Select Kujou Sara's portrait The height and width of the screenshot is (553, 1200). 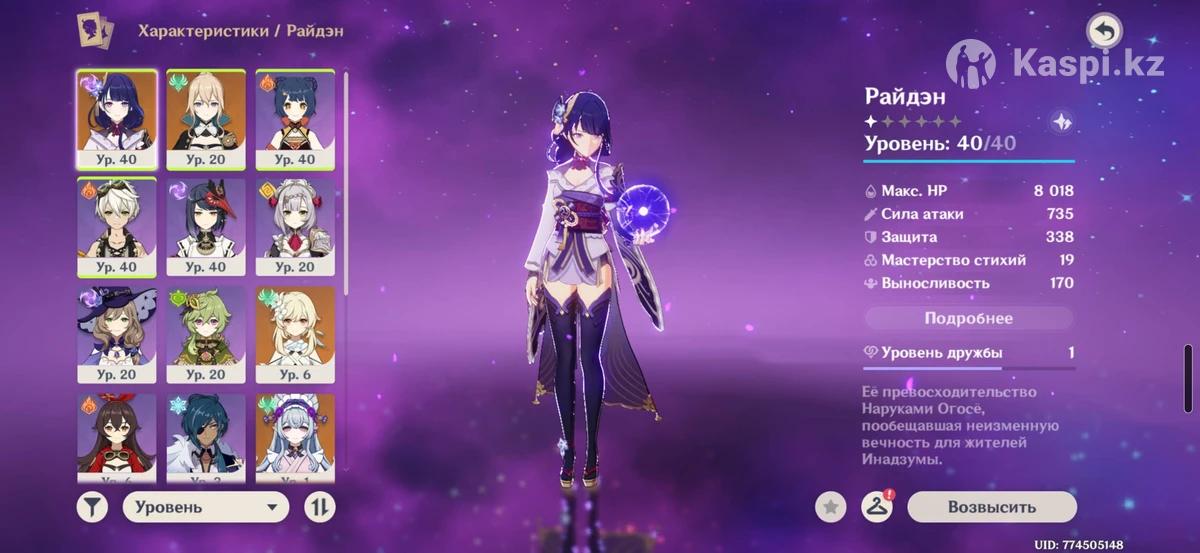tap(206, 228)
